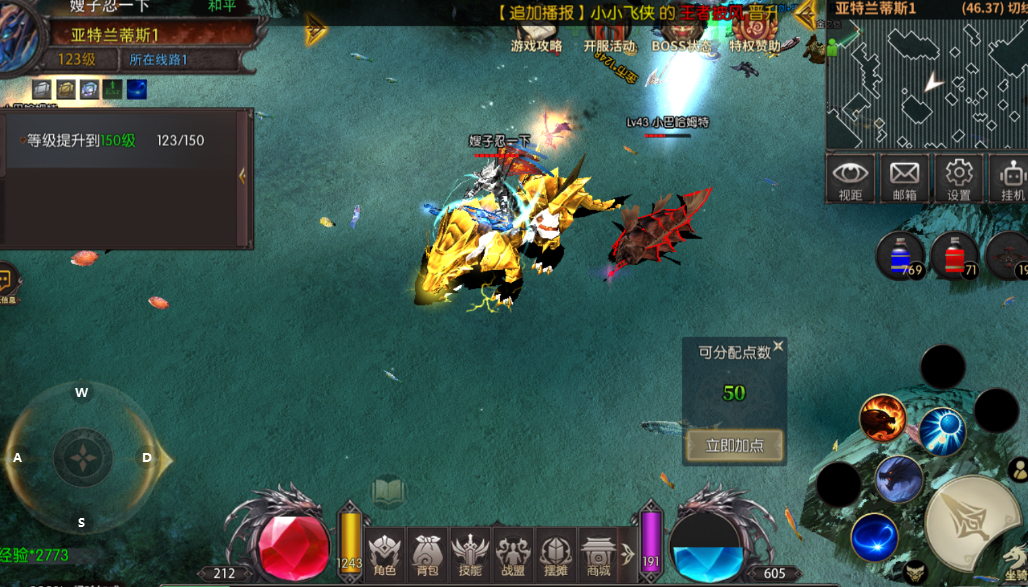Open the 角色 character panel
1028x587 pixels.
pyautogui.click(x=385, y=553)
